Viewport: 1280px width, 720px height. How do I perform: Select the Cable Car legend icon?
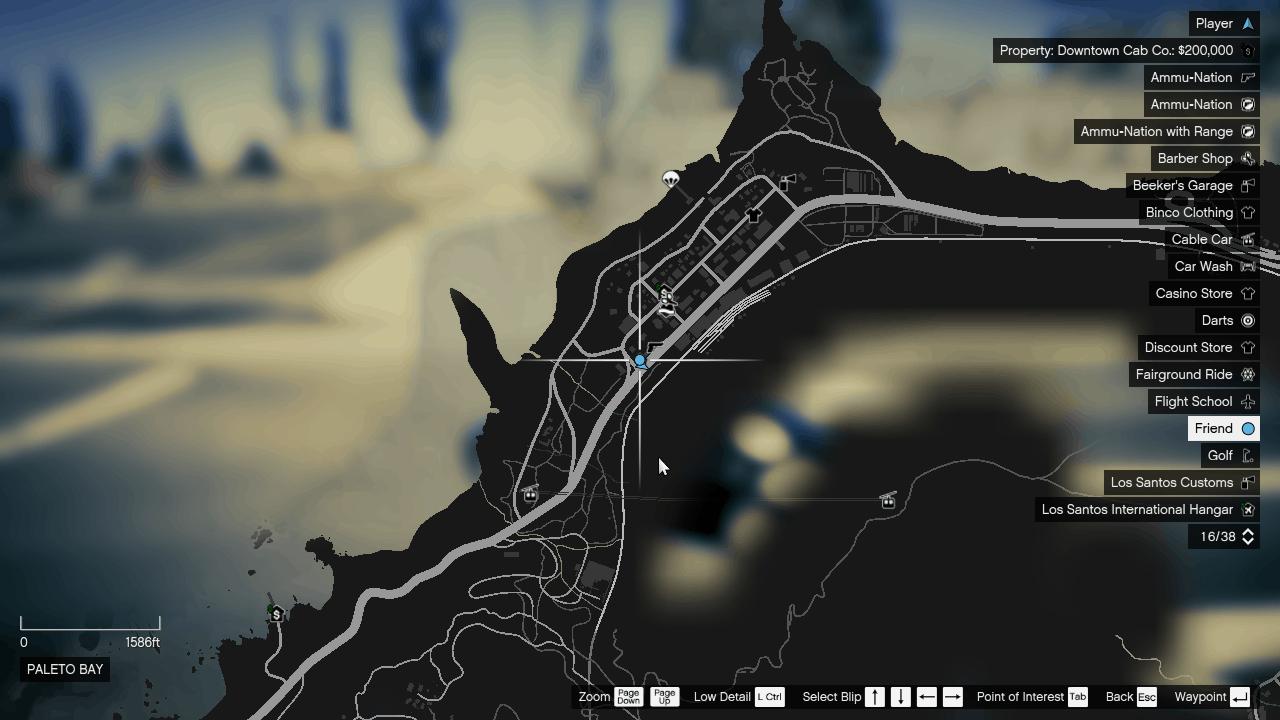pyautogui.click(x=1247, y=239)
